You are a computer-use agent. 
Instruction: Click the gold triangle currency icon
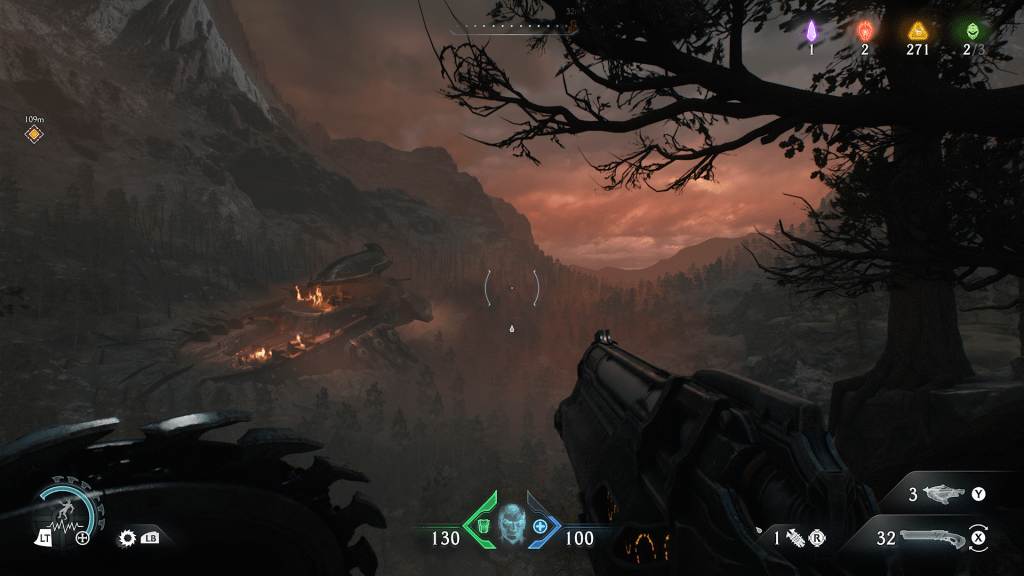click(x=918, y=31)
